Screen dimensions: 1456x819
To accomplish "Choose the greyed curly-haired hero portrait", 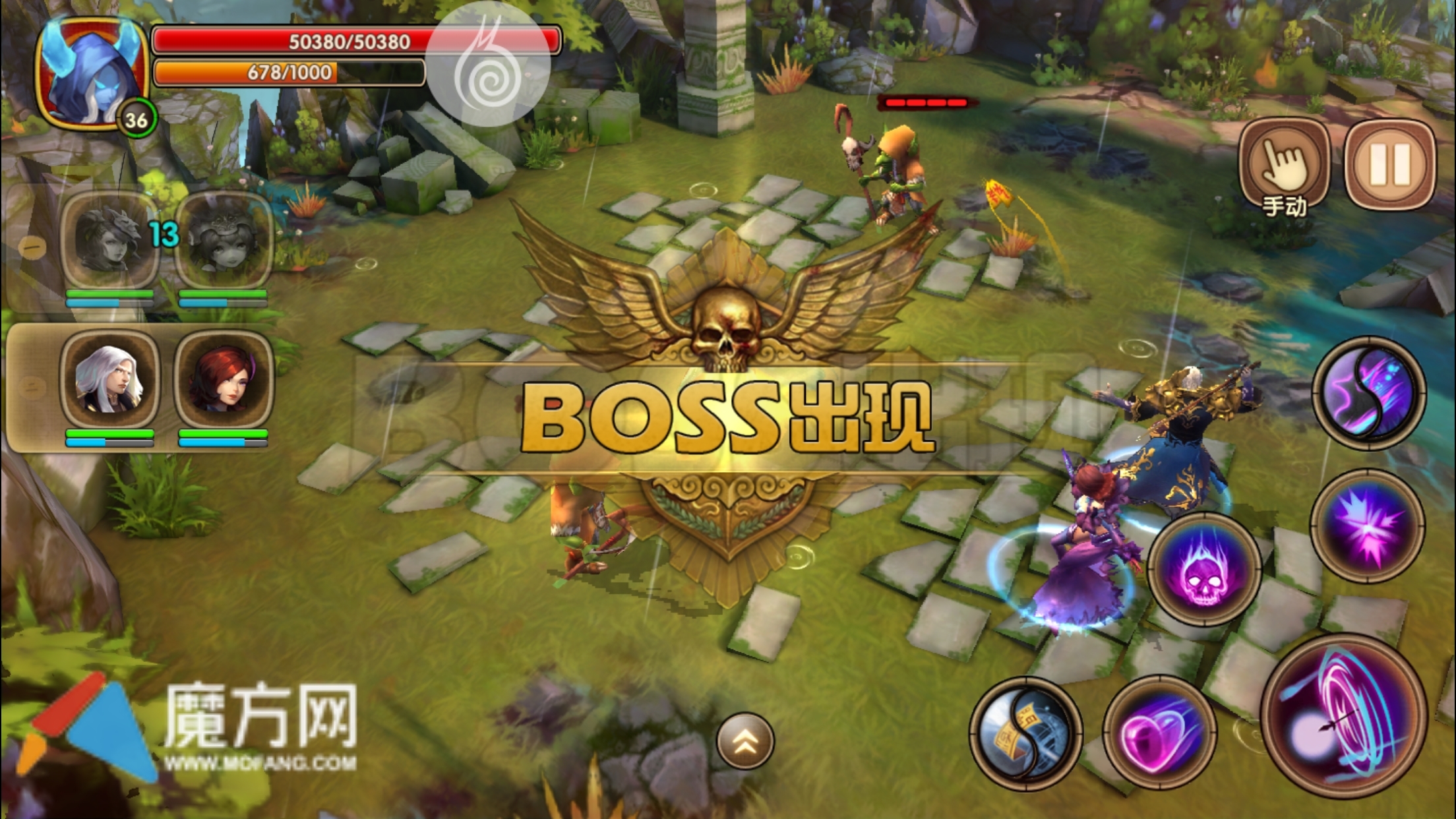I will pyautogui.click(x=224, y=239).
